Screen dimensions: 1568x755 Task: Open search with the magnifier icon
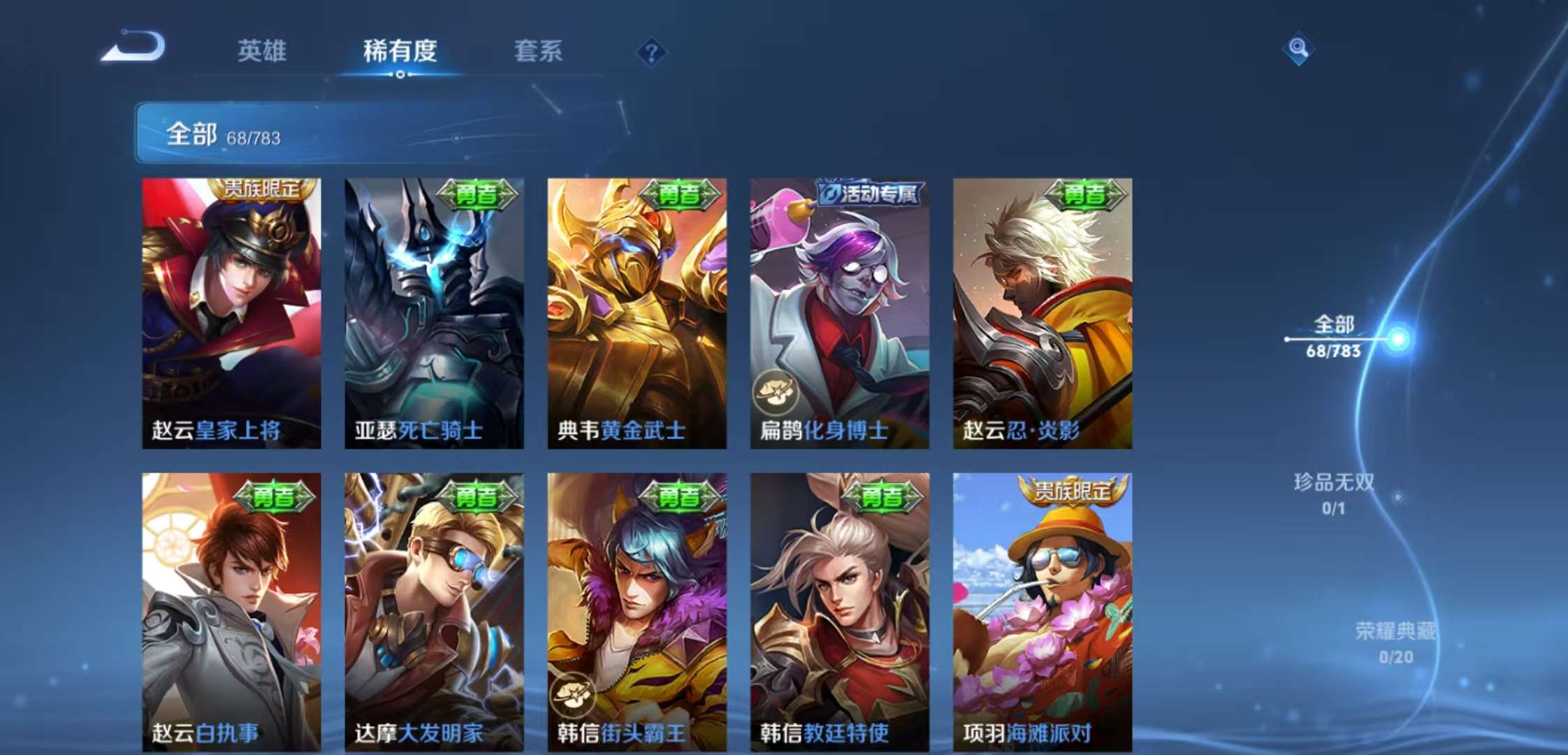[1298, 49]
